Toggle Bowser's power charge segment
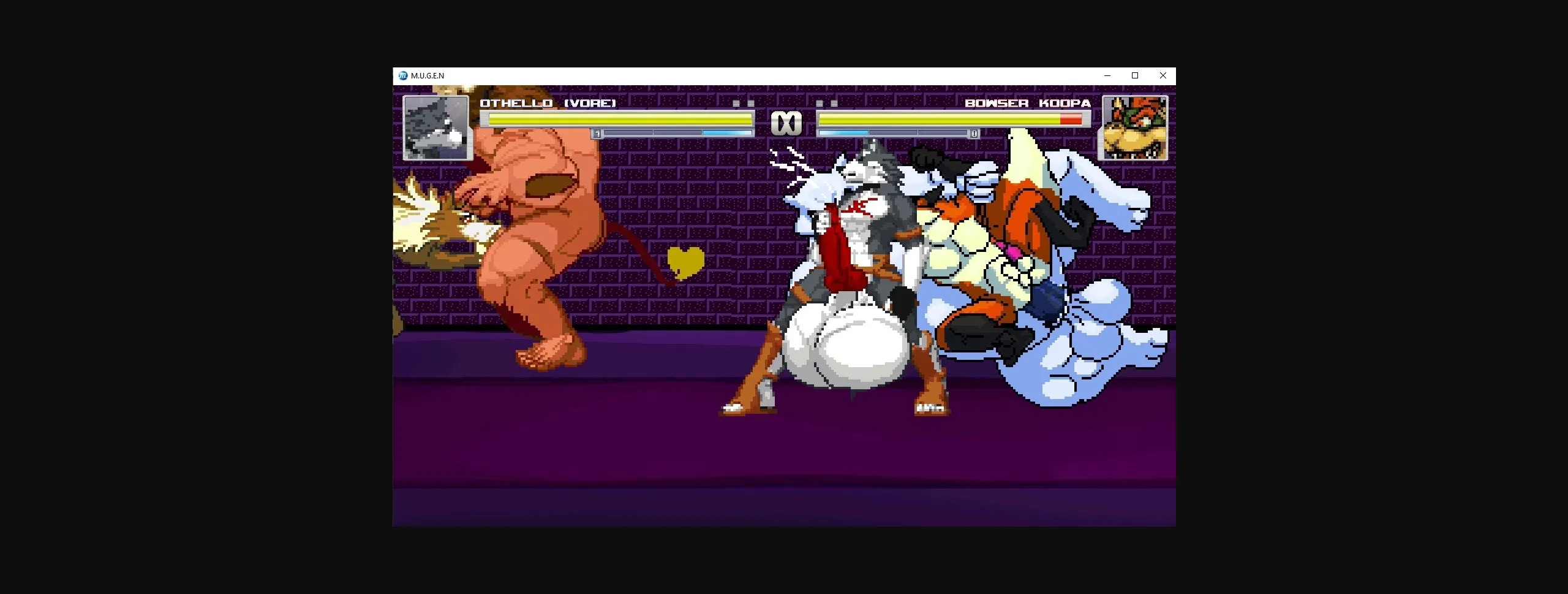Viewport: 1568px width, 594px height. coord(845,133)
